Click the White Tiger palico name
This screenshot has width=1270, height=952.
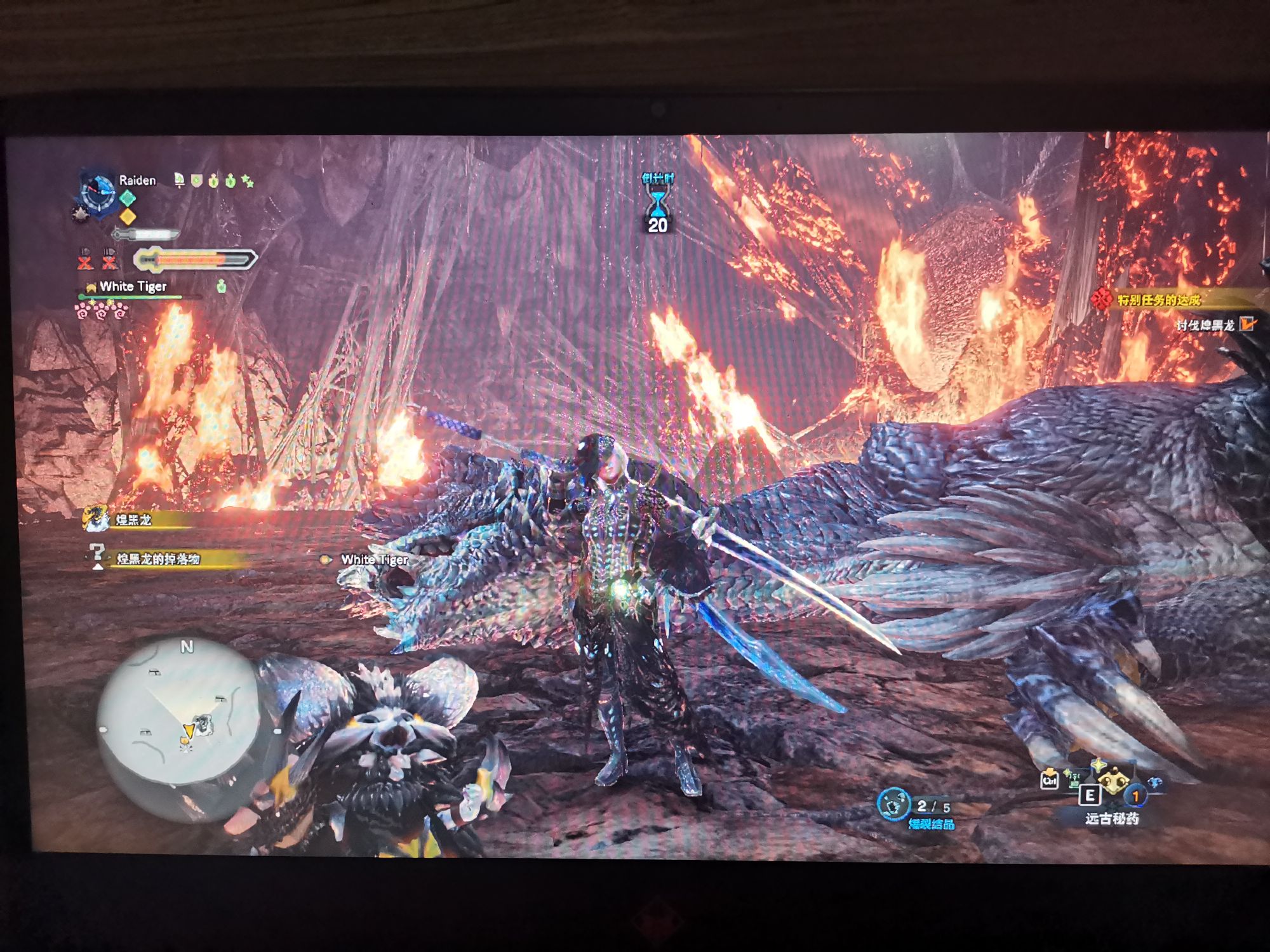tap(133, 287)
